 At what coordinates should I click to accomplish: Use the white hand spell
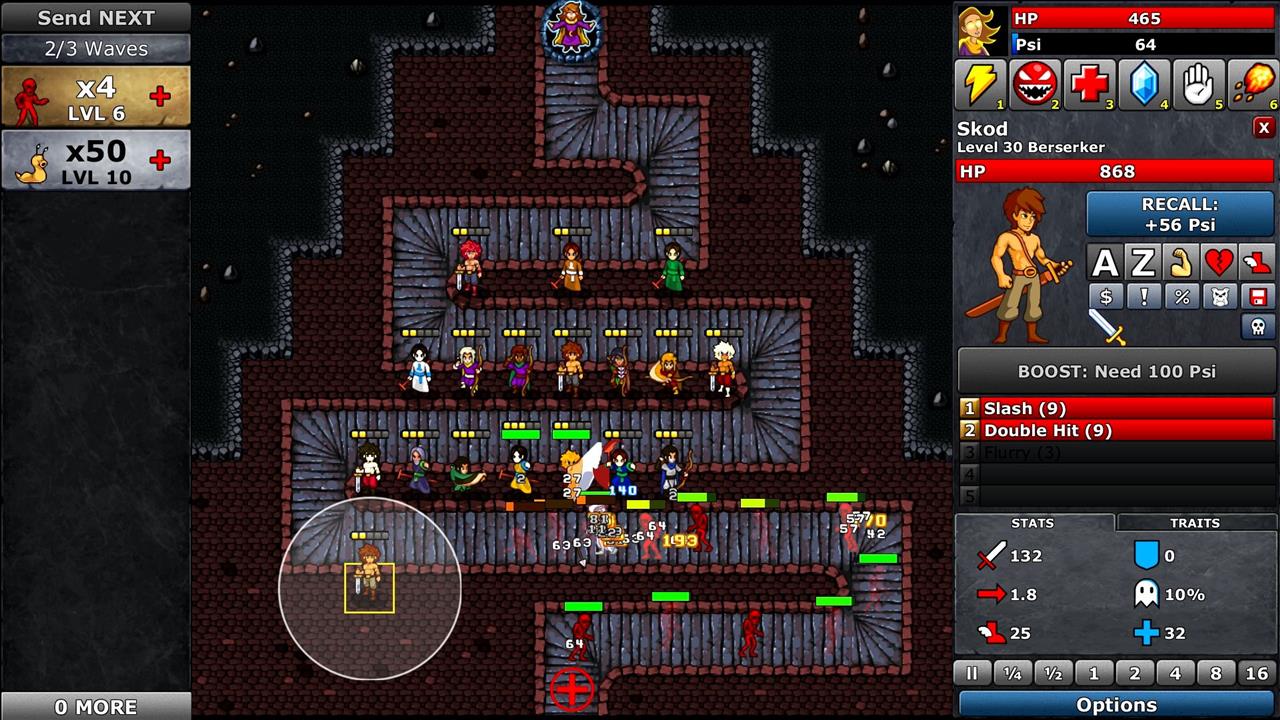[1198, 85]
